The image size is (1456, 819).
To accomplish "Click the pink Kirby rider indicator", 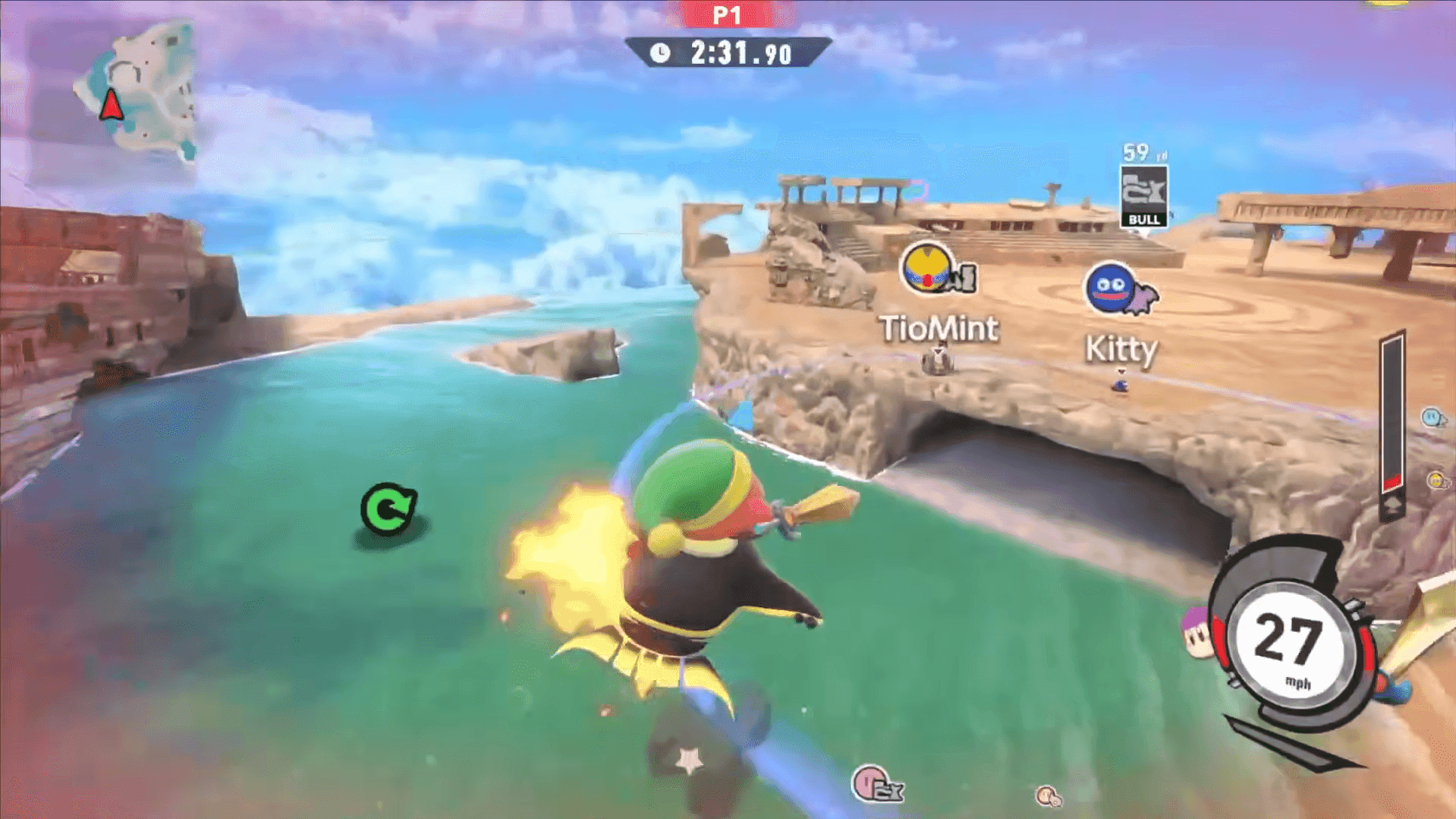I will pyautogui.click(x=876, y=783).
